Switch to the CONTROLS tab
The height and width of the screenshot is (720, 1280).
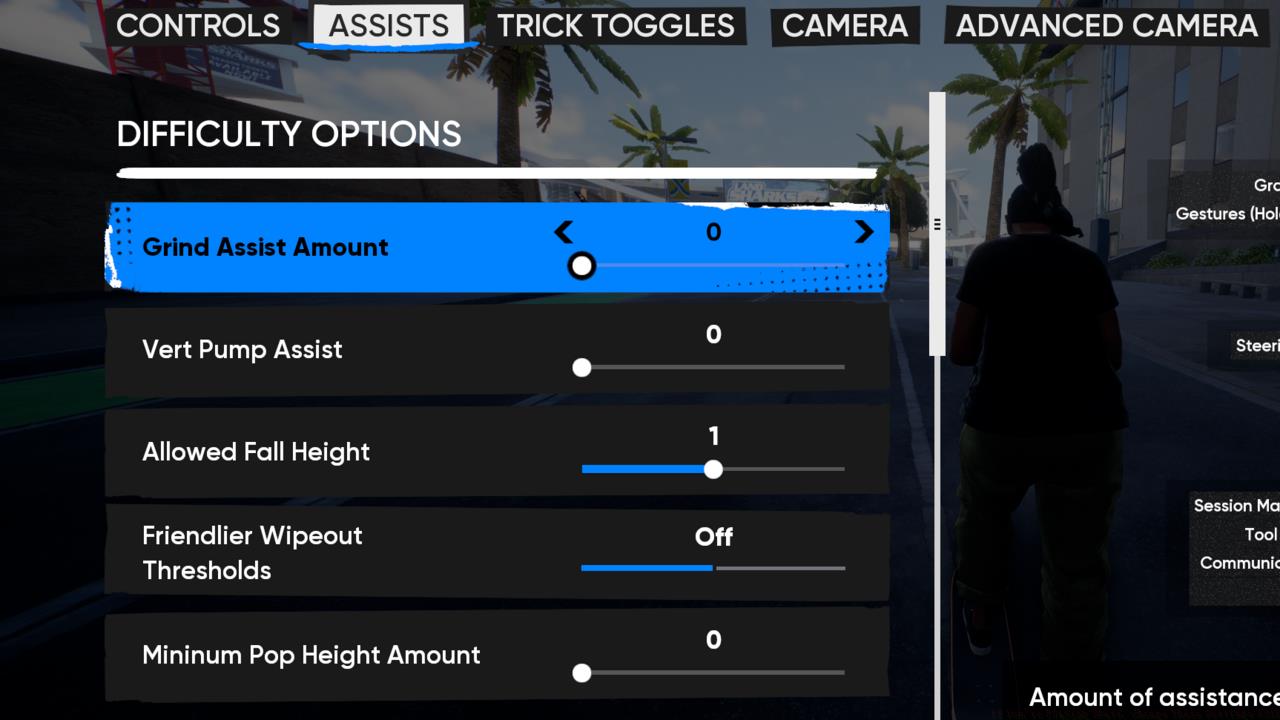tap(197, 26)
